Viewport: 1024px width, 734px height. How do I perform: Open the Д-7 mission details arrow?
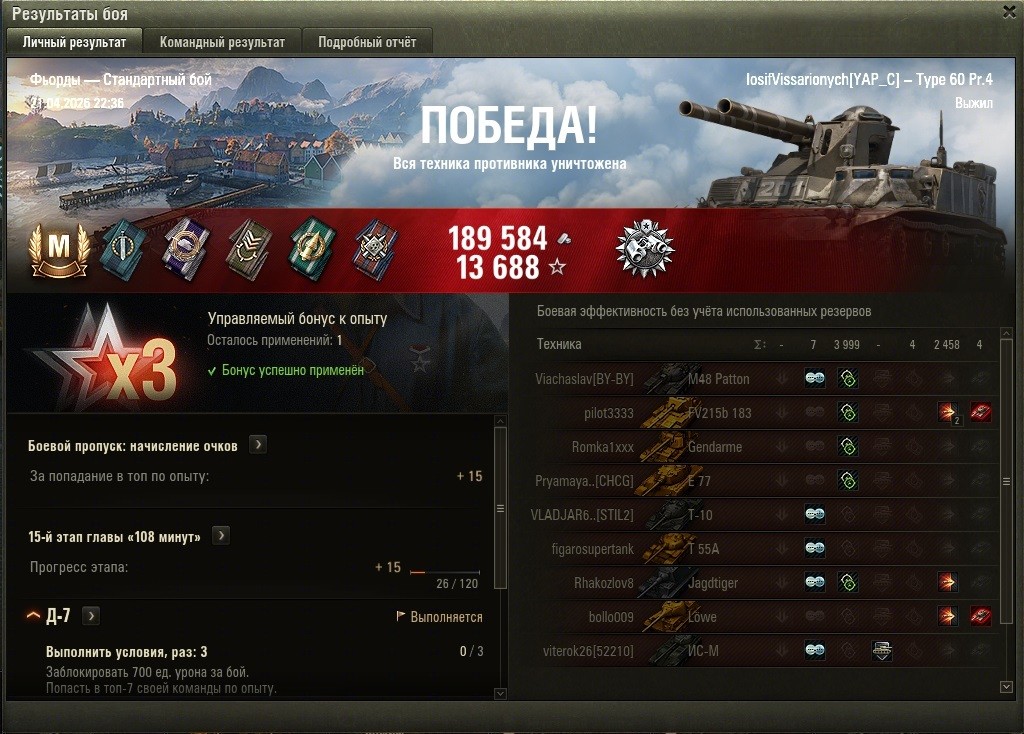pos(91,616)
